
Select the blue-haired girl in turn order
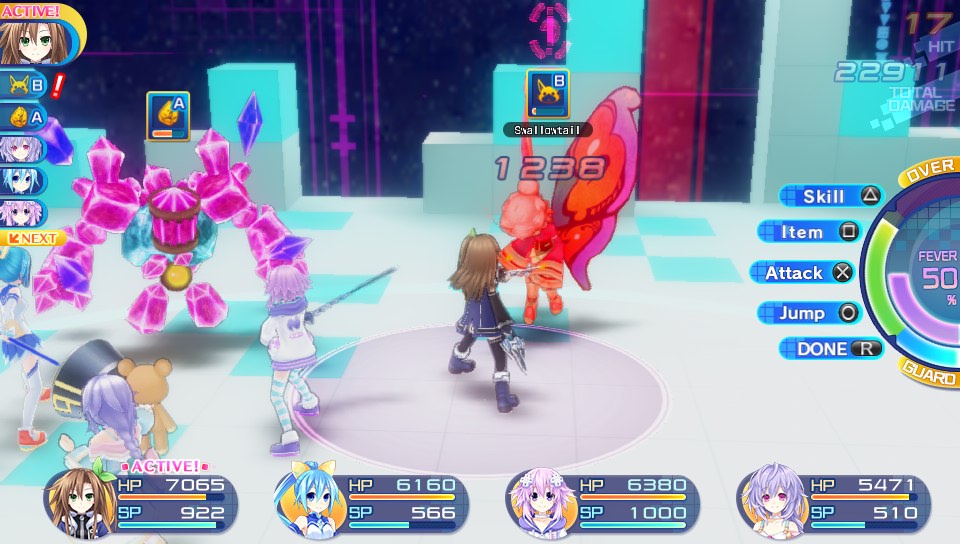click(23, 181)
